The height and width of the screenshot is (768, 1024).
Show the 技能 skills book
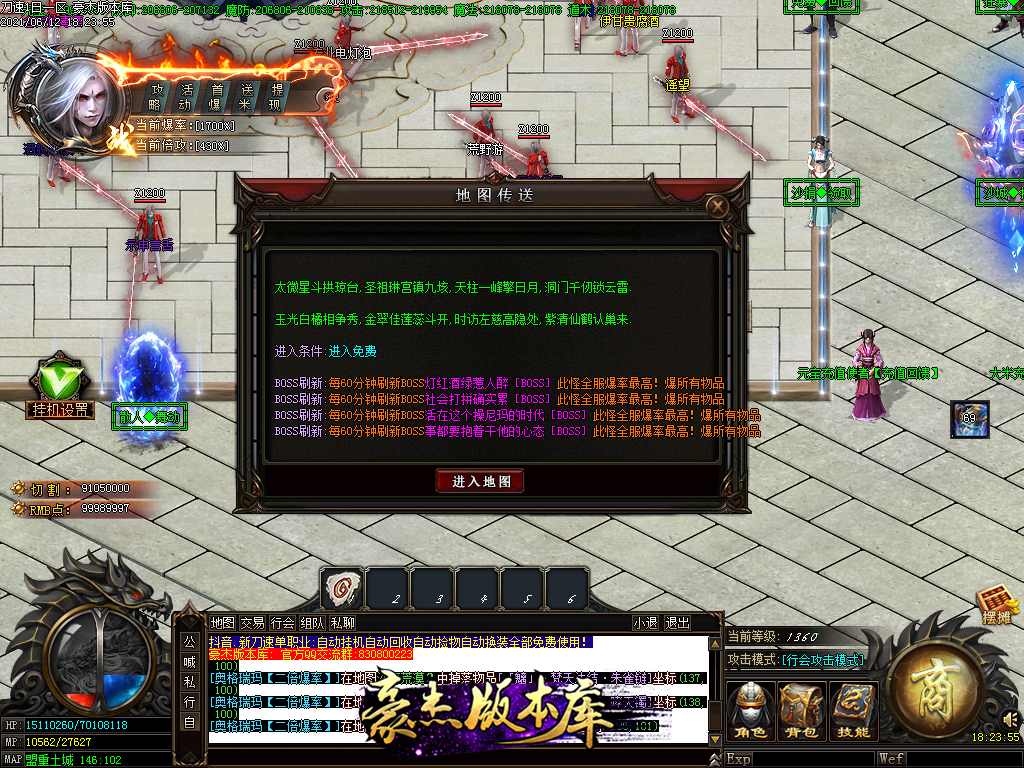coord(853,712)
